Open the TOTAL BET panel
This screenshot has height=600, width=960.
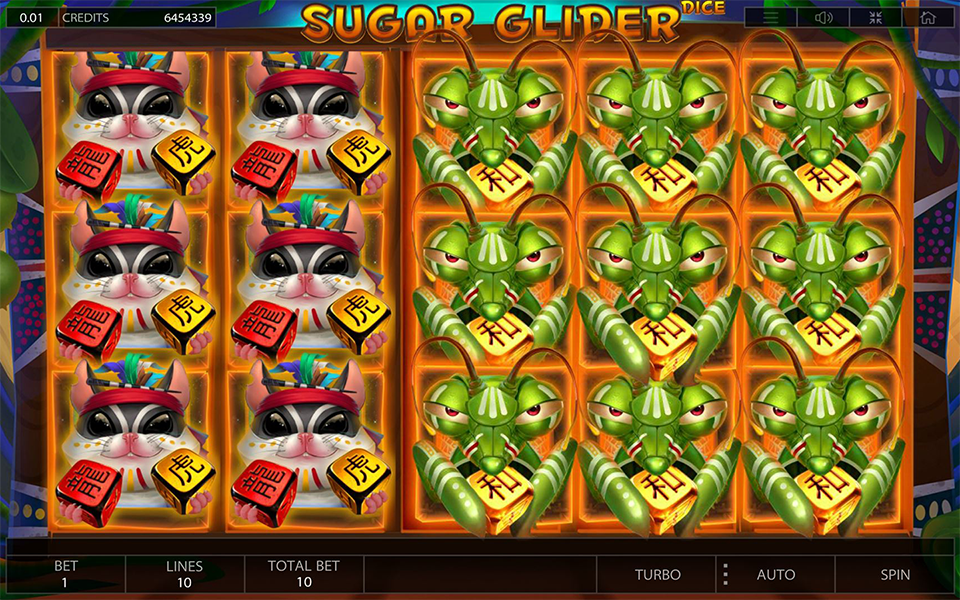point(304,574)
